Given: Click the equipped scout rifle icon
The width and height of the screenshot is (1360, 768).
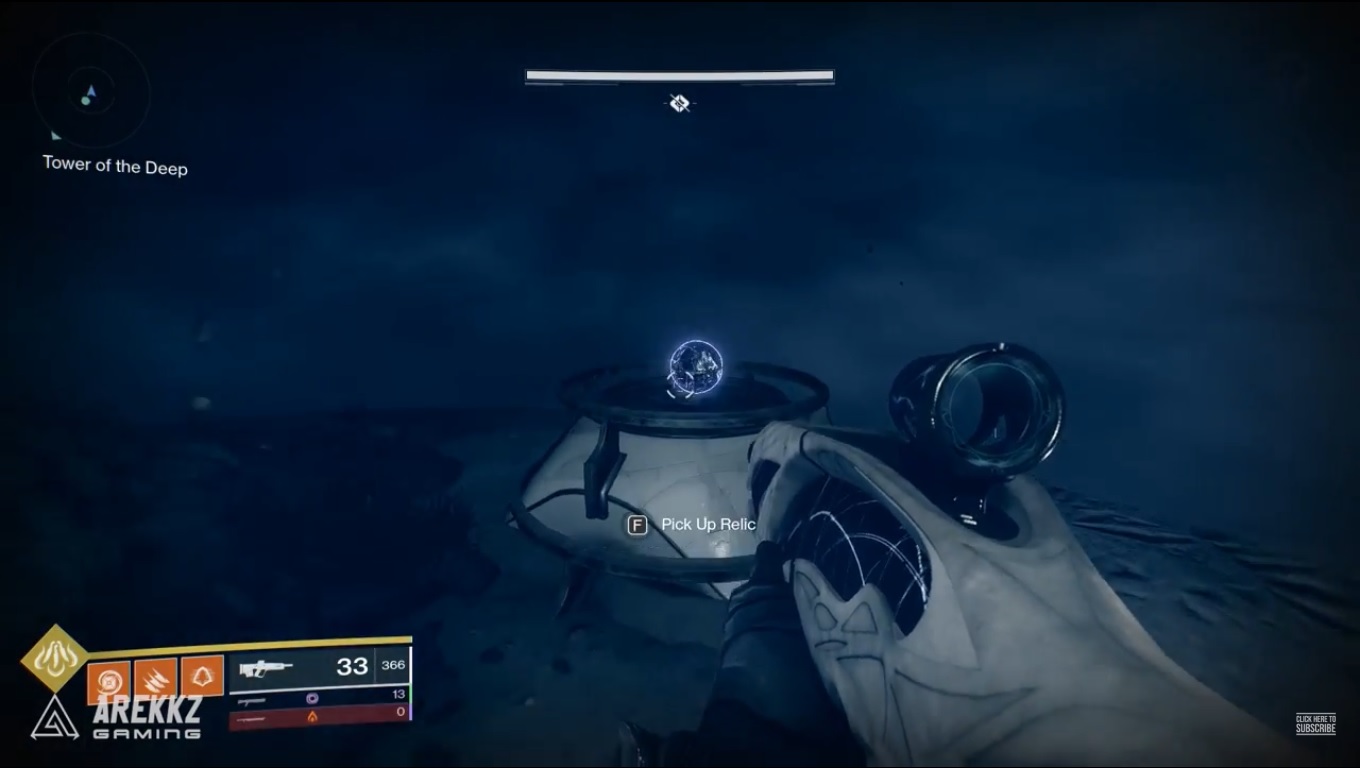Looking at the screenshot, I should (x=265, y=667).
